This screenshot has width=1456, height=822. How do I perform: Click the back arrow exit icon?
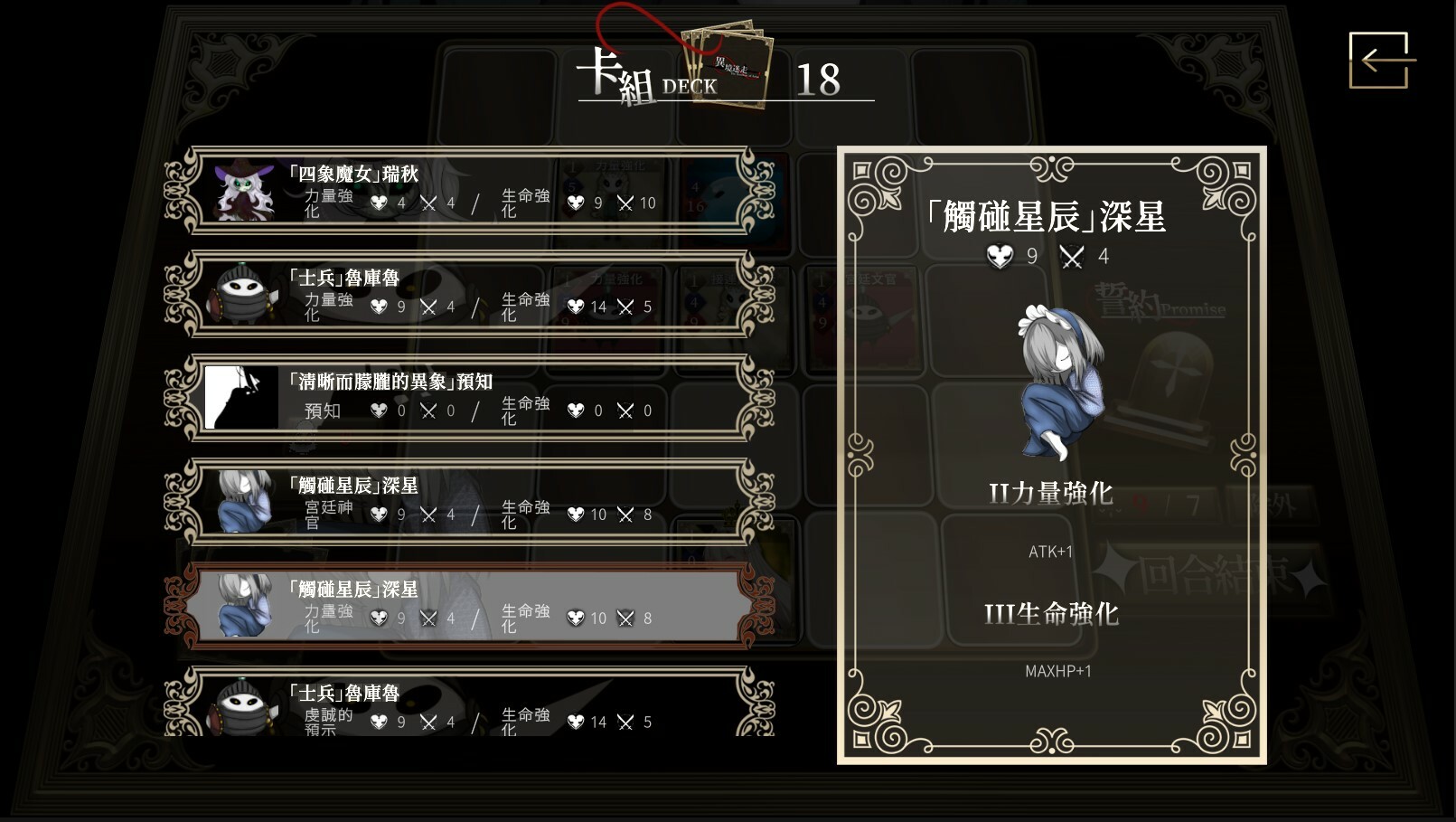point(1379,61)
